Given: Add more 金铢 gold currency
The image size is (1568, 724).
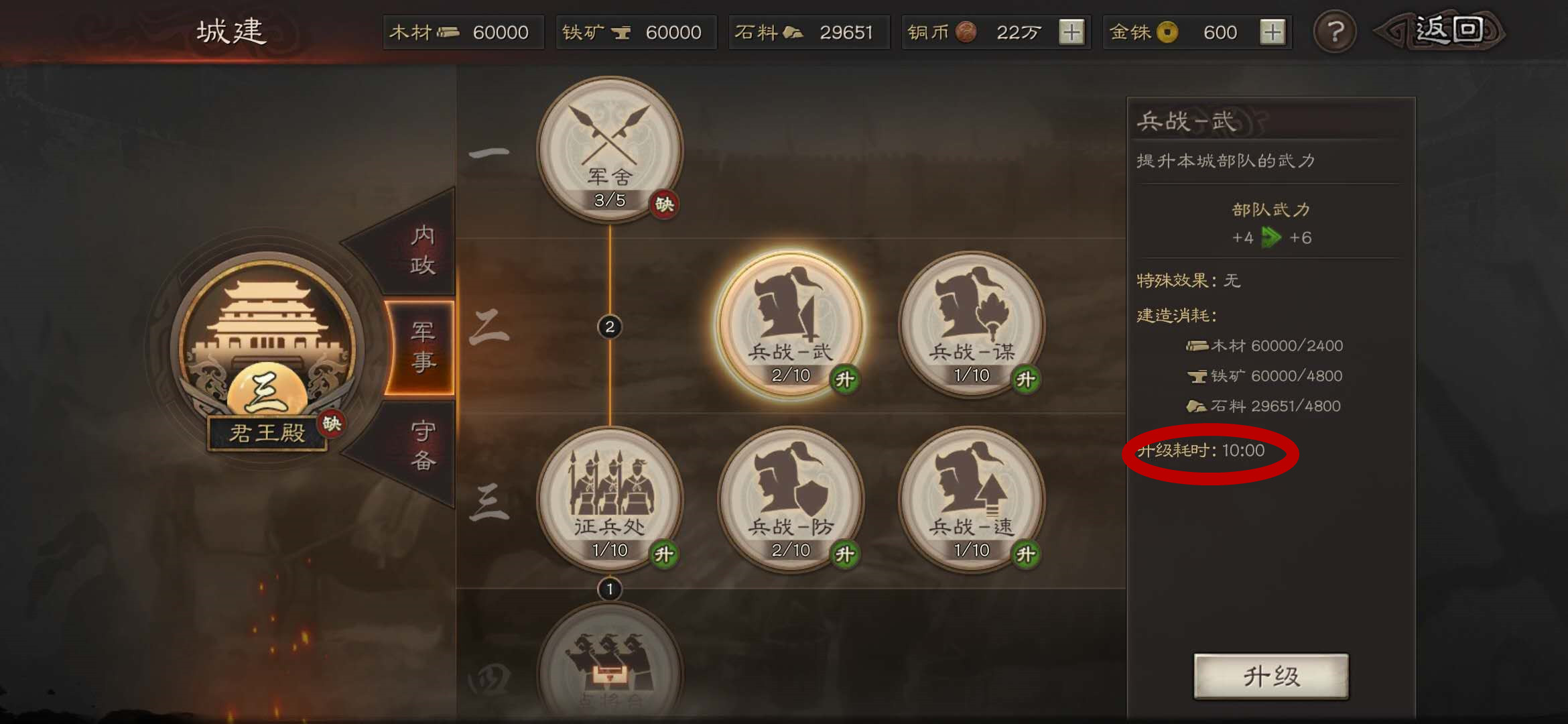Looking at the screenshot, I should pos(1272,32).
